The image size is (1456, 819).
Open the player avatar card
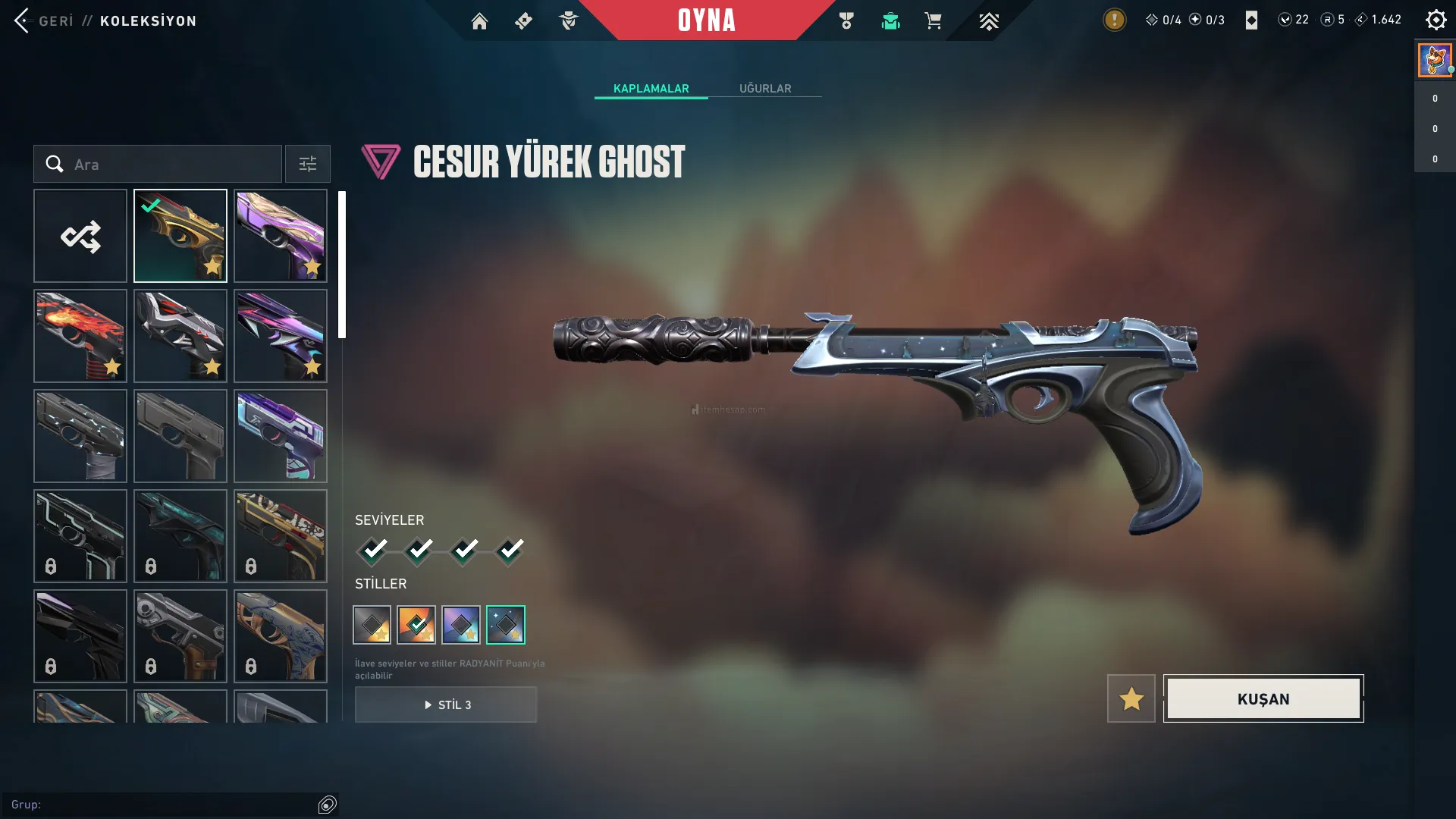(1435, 61)
